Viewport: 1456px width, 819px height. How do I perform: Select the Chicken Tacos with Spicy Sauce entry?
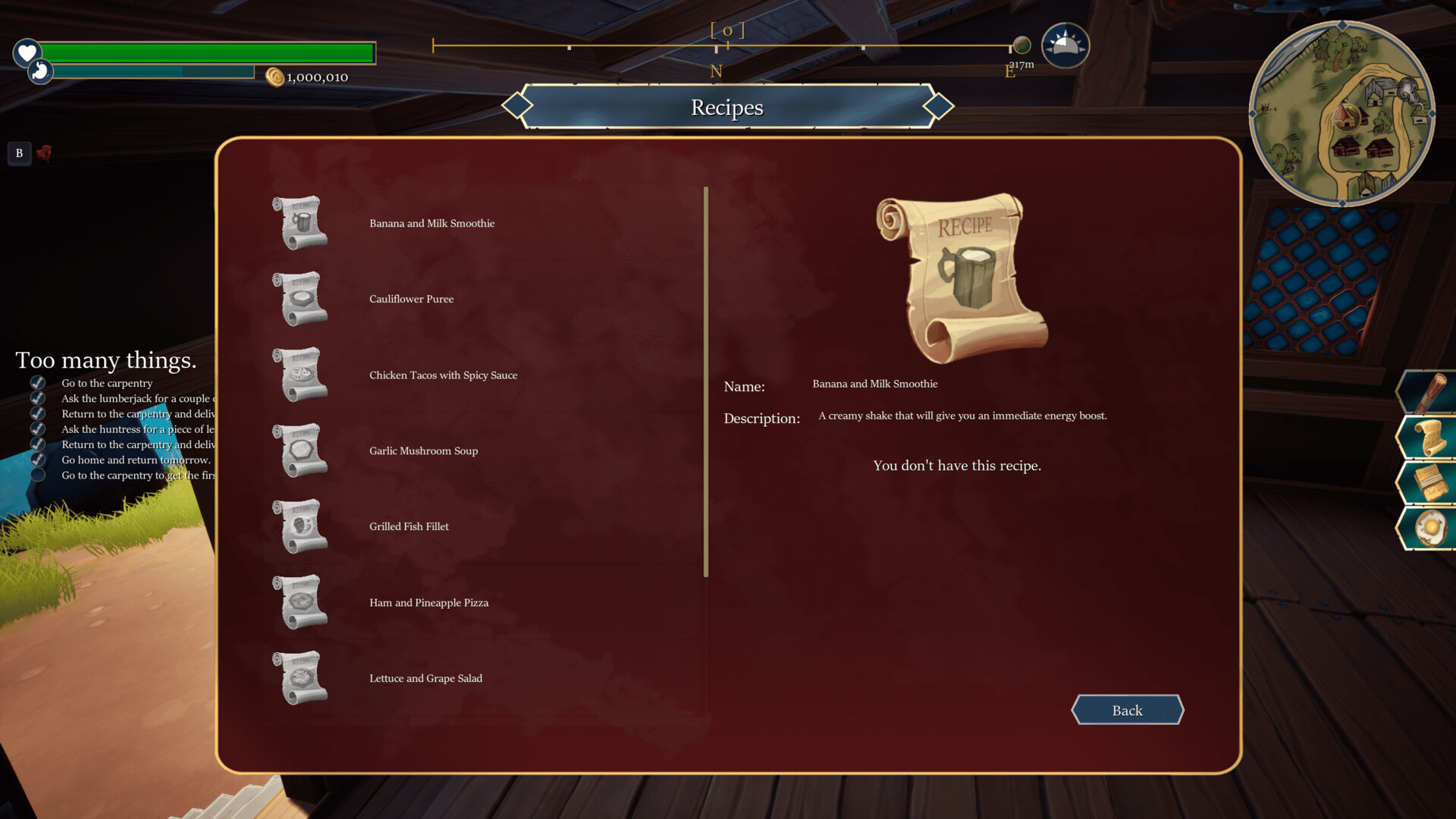[x=443, y=375]
